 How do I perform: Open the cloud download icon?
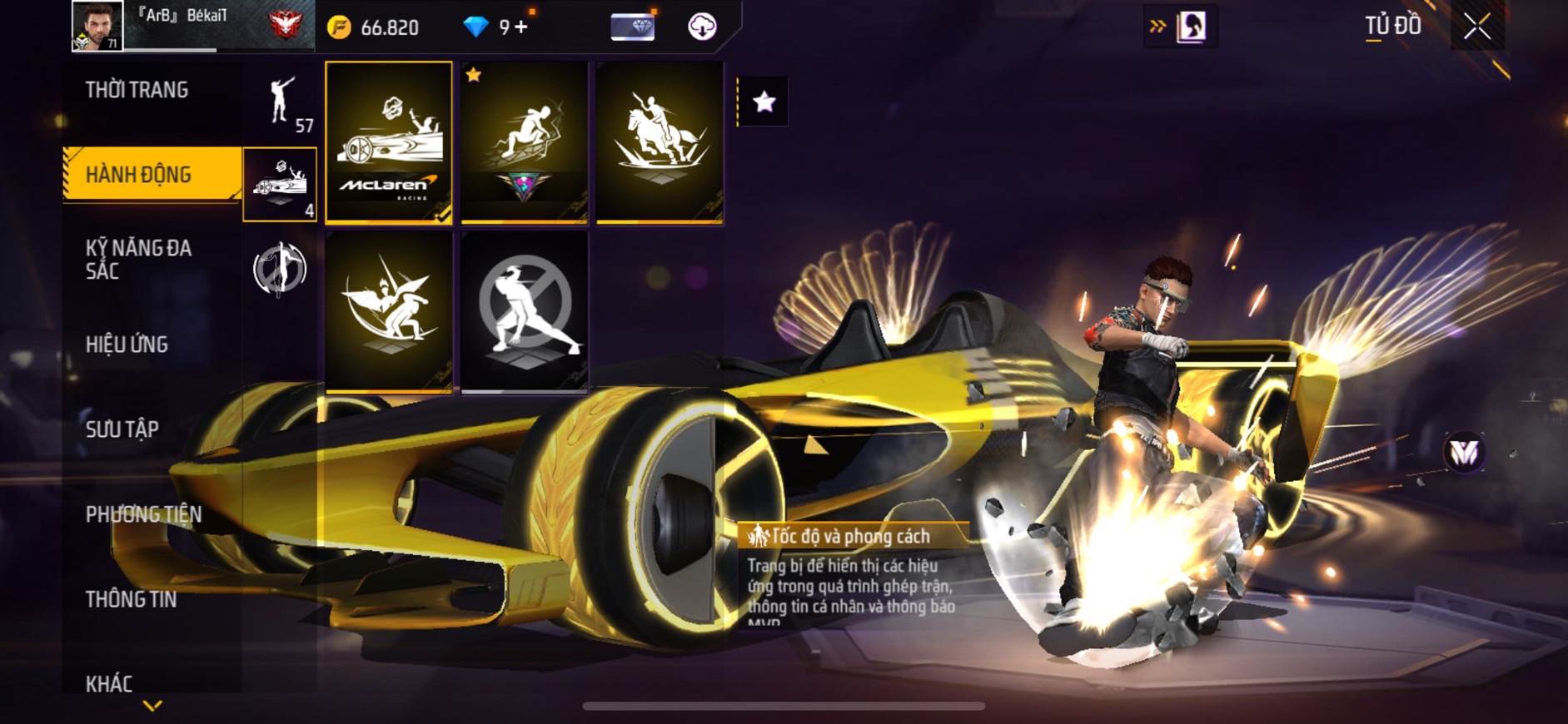click(702, 27)
